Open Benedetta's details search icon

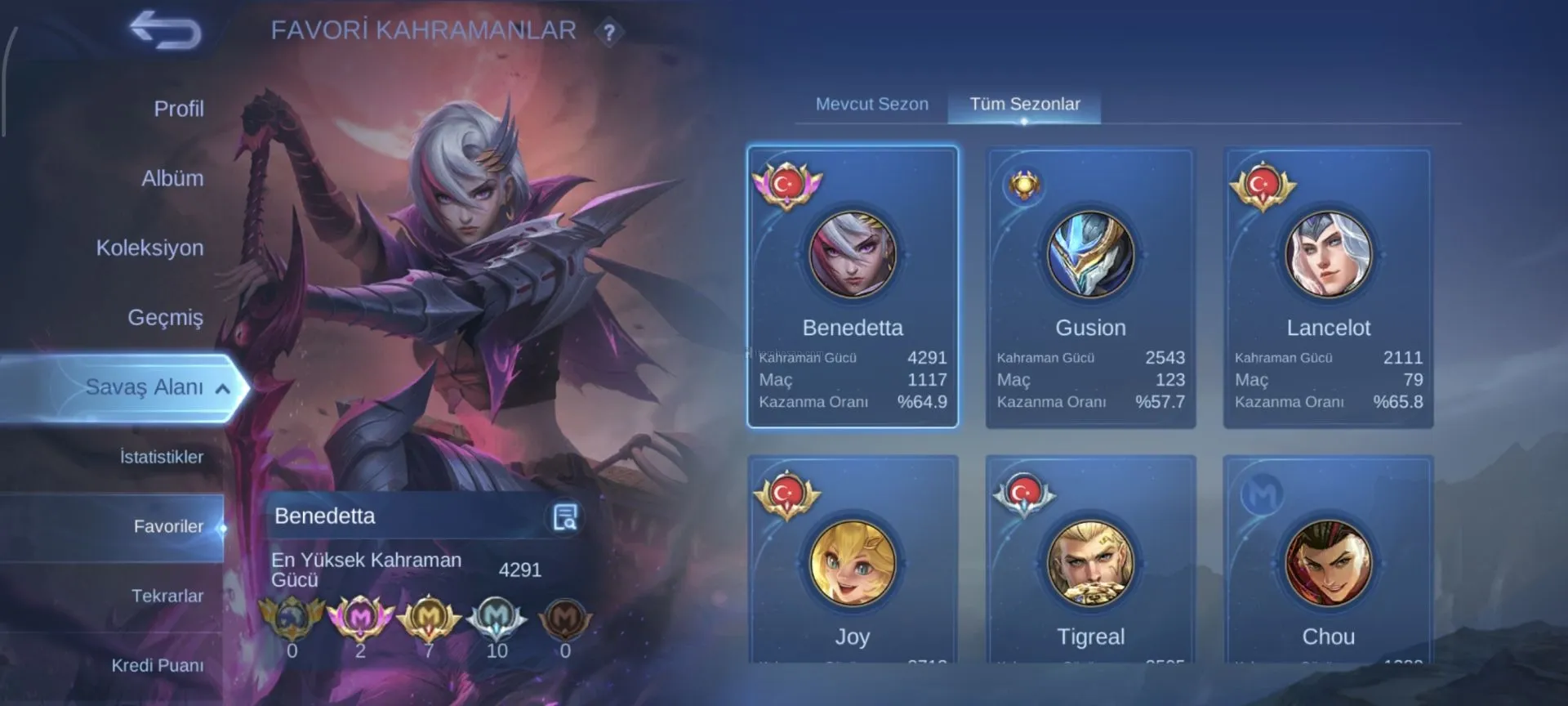click(564, 516)
